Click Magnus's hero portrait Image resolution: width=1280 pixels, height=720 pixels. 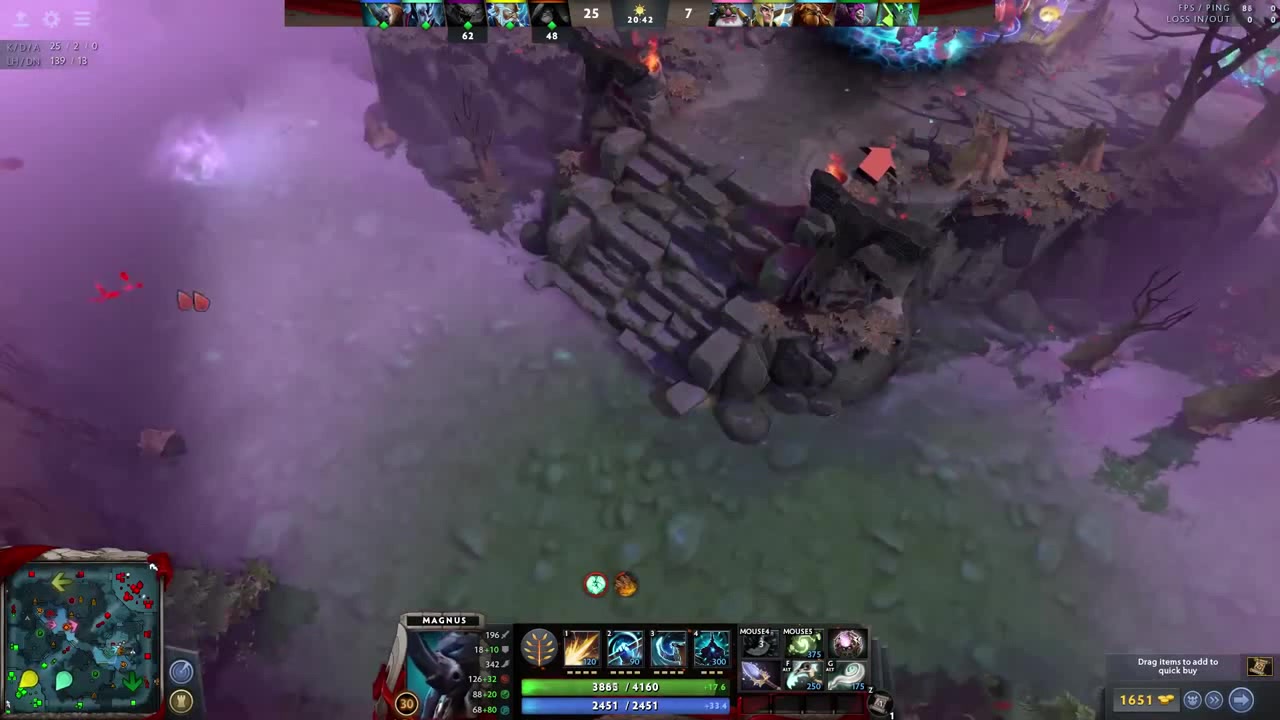pos(445,670)
